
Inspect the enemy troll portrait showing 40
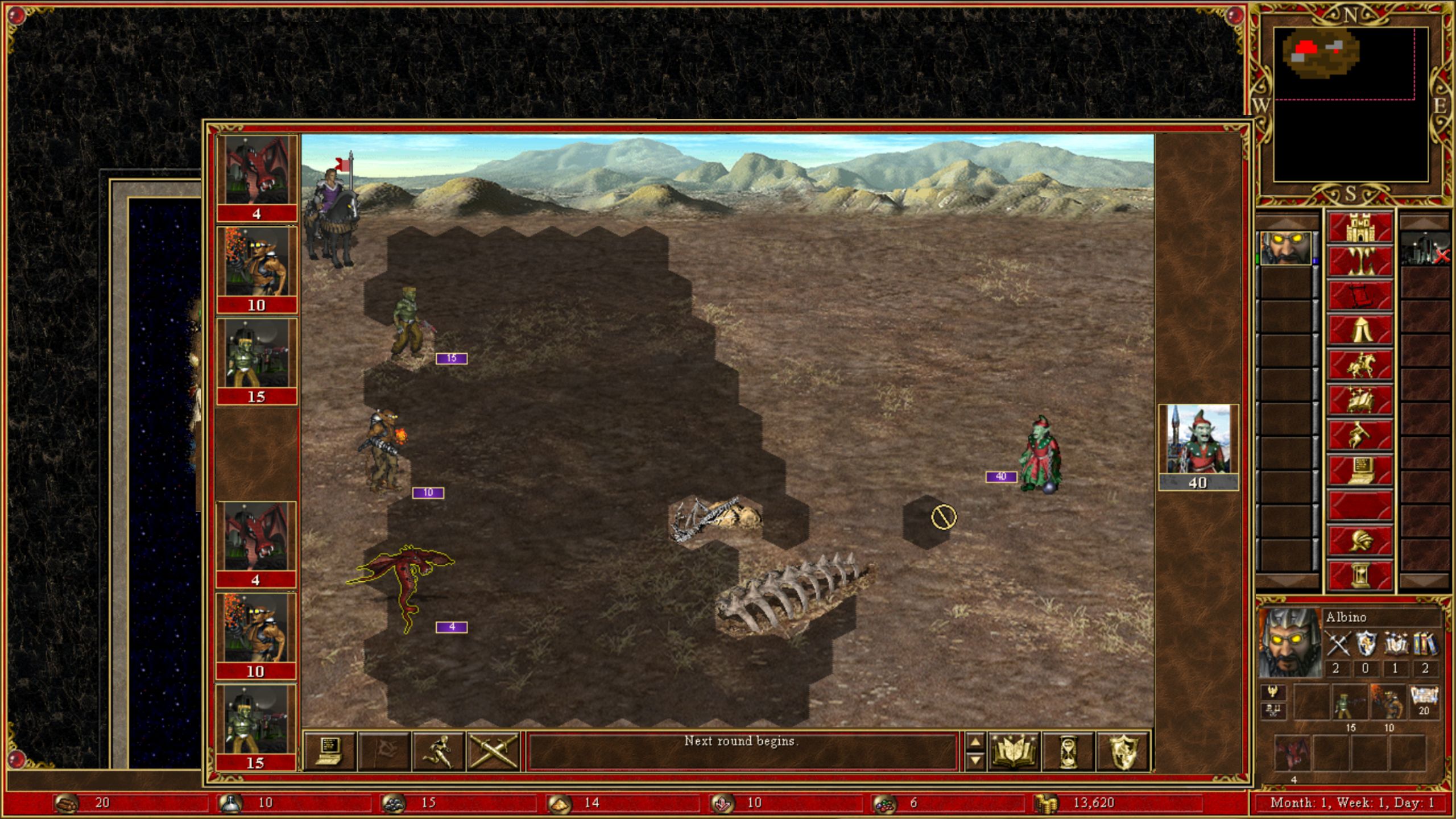[1198, 447]
